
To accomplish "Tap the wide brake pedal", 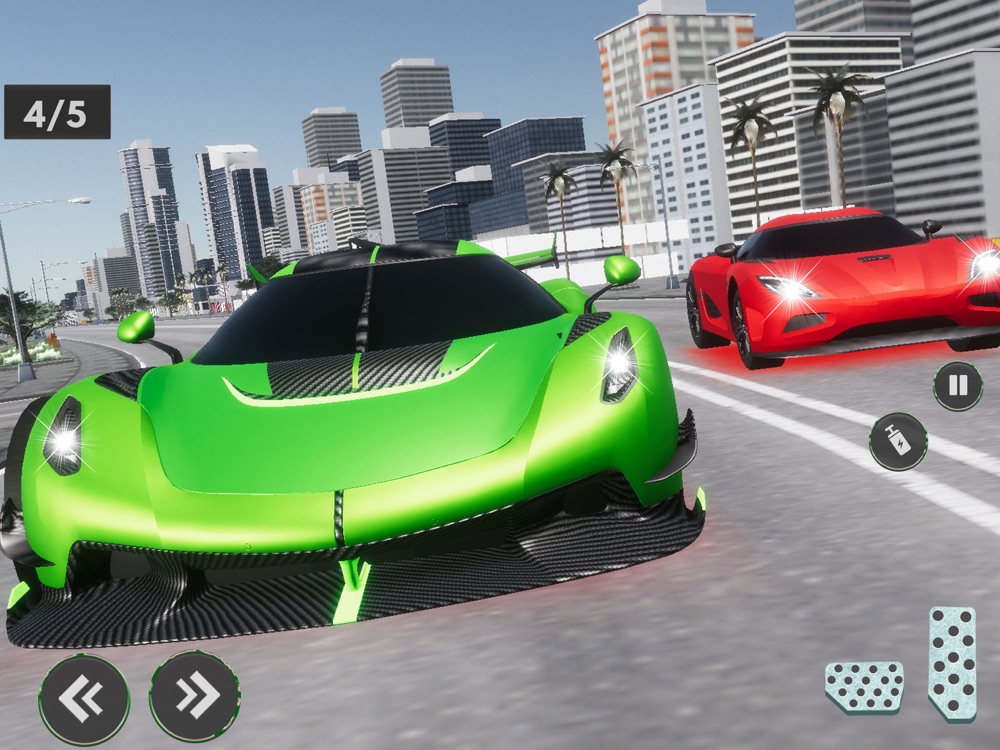I will (x=864, y=687).
